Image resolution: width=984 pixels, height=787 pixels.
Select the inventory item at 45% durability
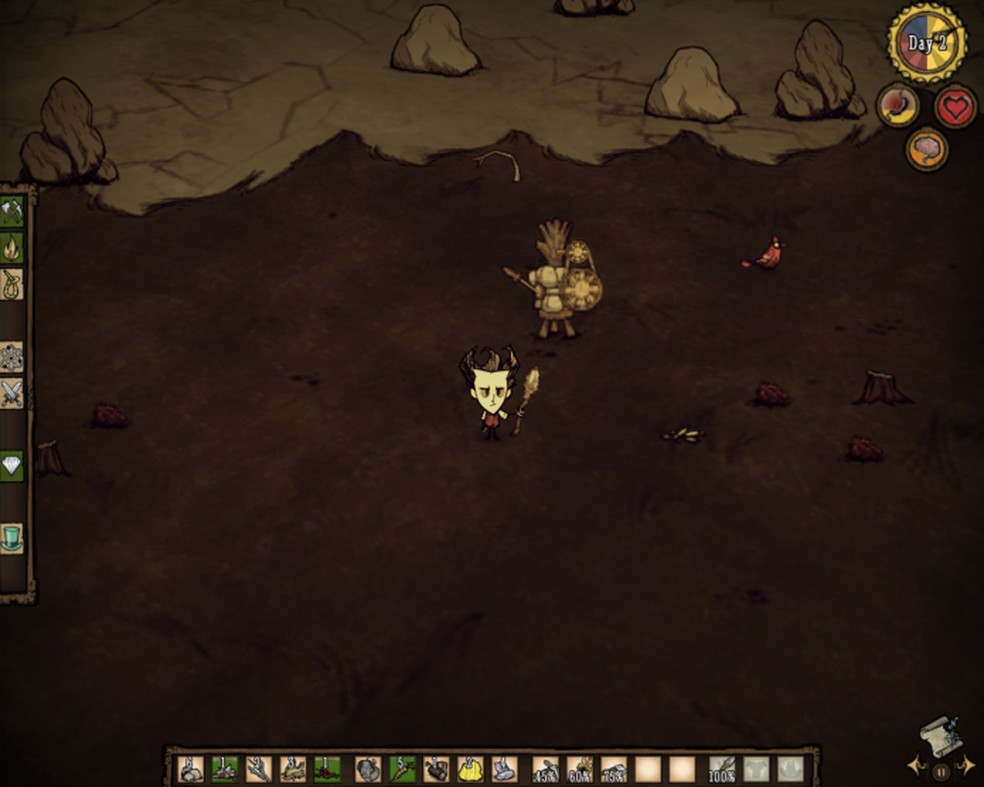pyautogui.click(x=546, y=769)
